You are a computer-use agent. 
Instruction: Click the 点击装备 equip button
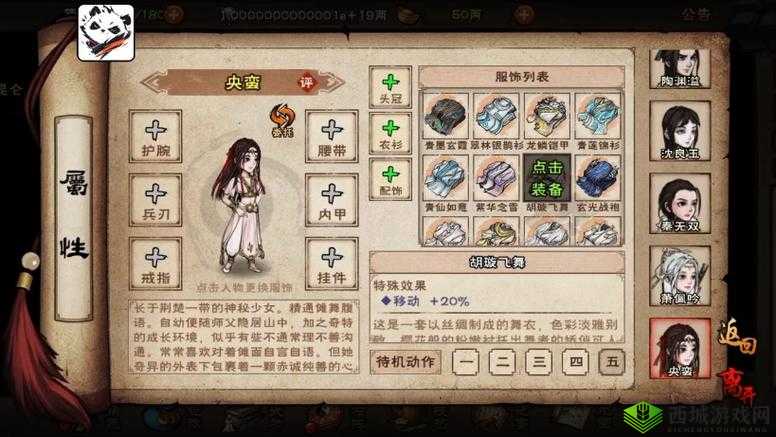tap(547, 178)
